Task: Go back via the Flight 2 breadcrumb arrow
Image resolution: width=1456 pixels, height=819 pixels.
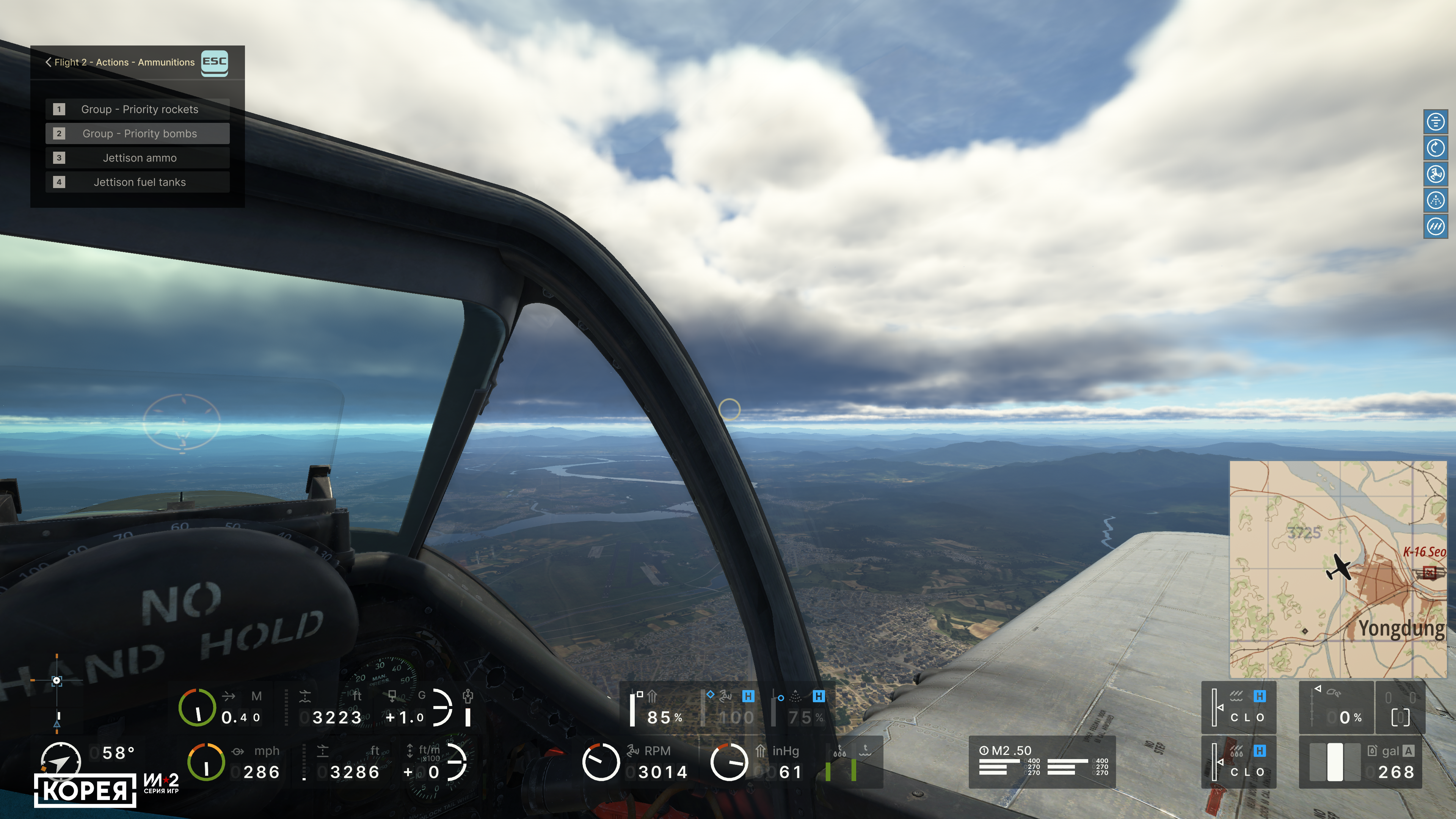Action: pyautogui.click(x=49, y=62)
